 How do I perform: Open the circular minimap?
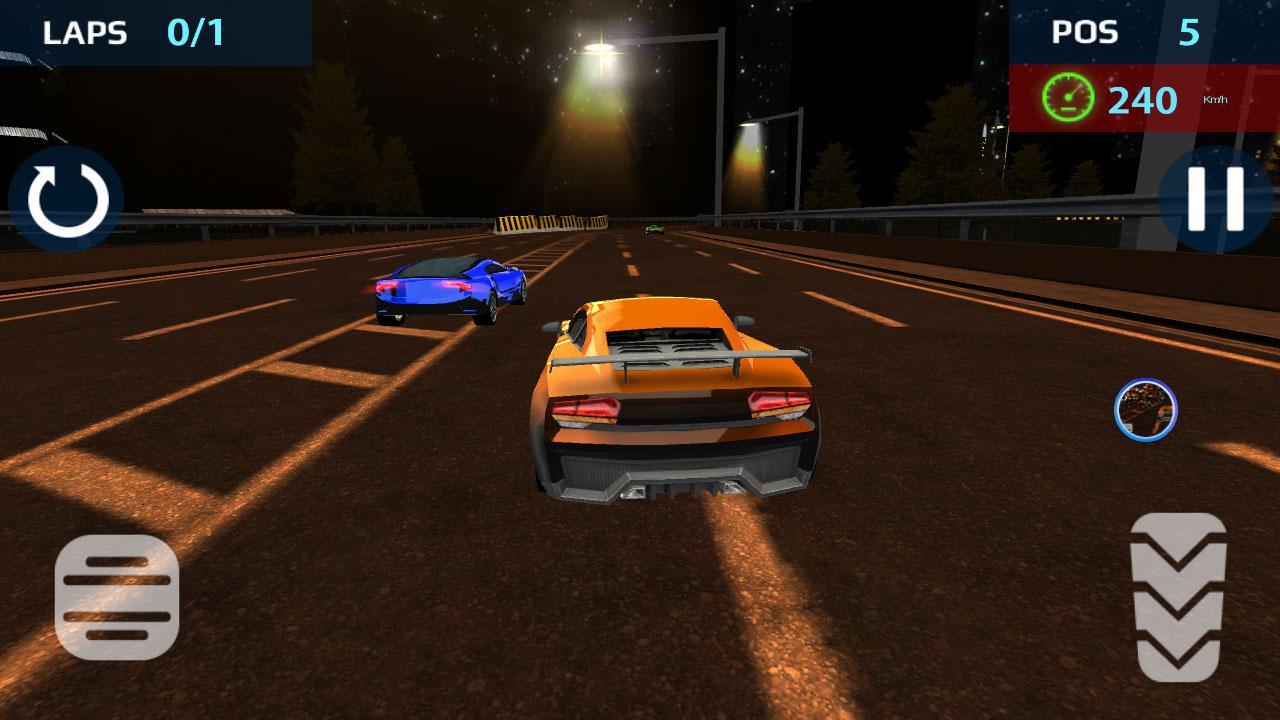(x=1147, y=411)
